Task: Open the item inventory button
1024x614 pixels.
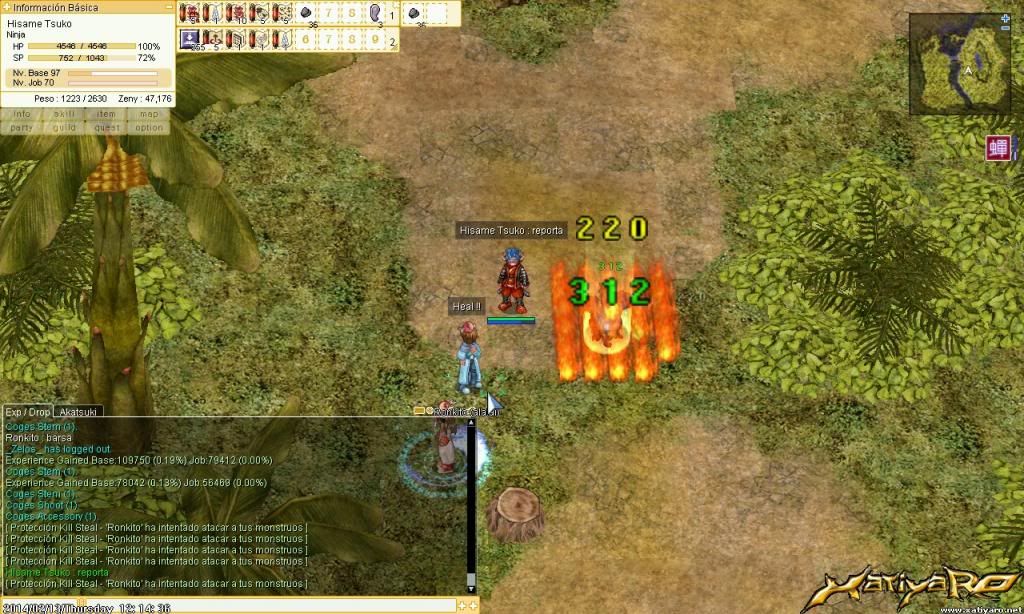Action: [106, 114]
